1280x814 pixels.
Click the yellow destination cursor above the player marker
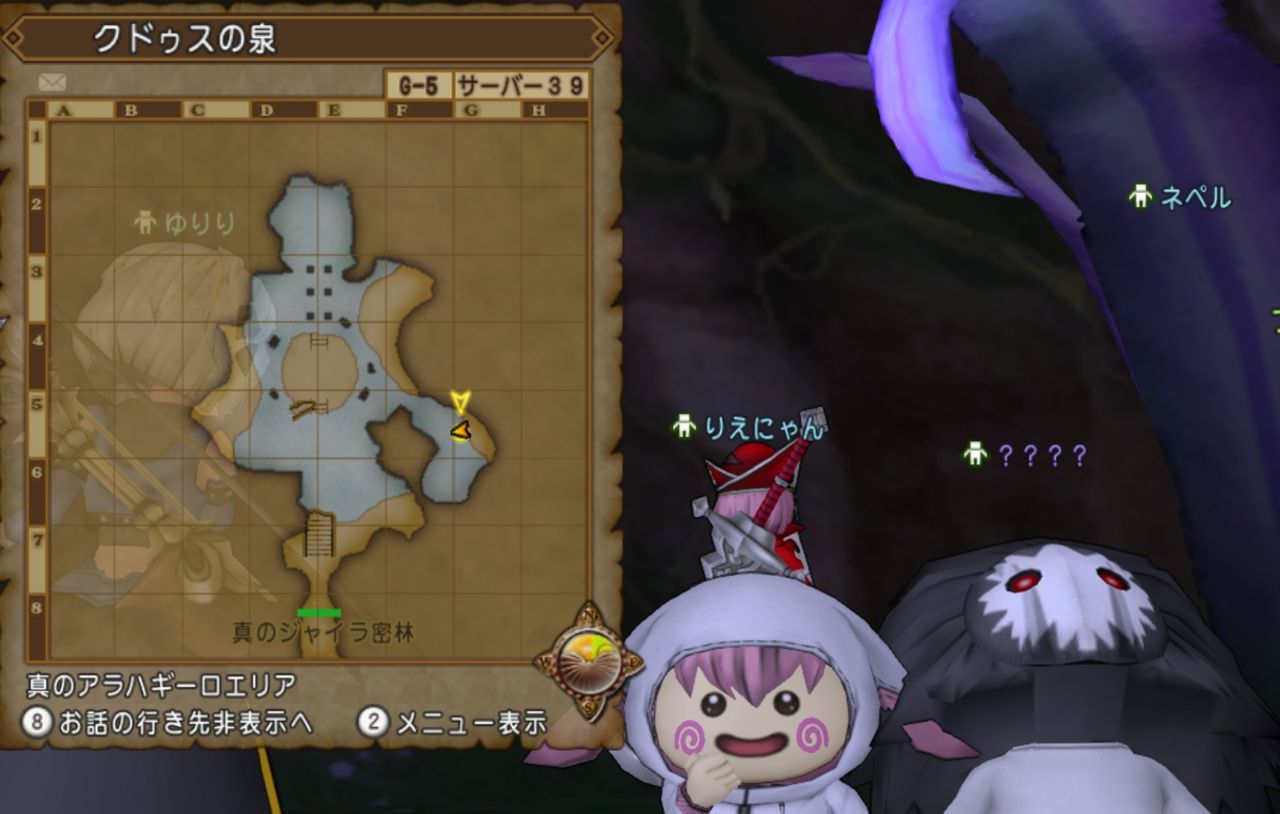pyautogui.click(x=459, y=400)
